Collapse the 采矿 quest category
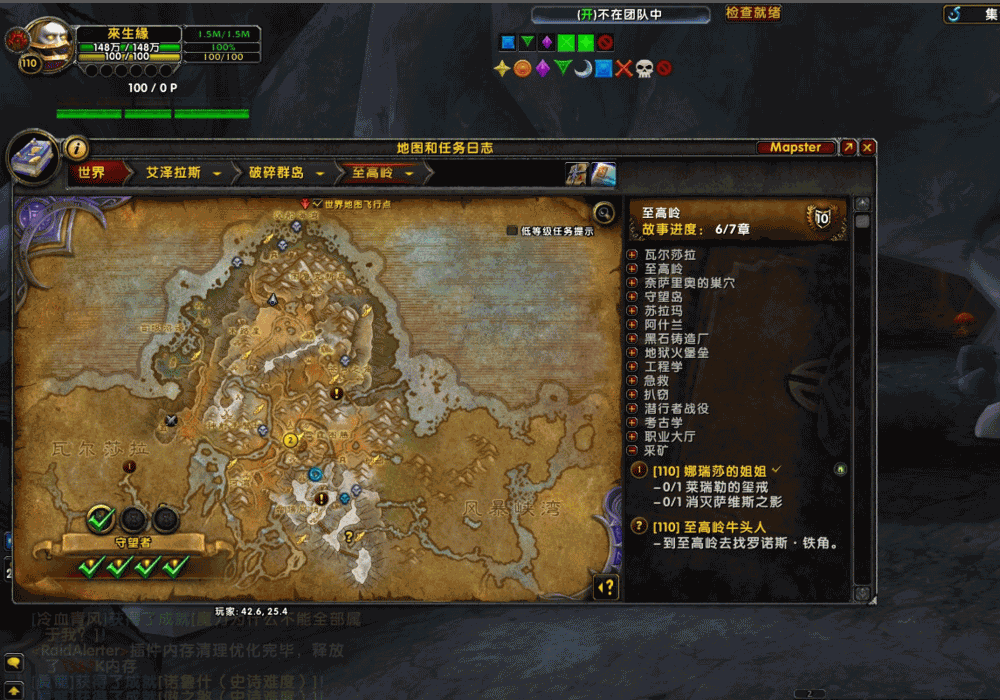The image size is (1000, 700). pyautogui.click(x=632, y=451)
